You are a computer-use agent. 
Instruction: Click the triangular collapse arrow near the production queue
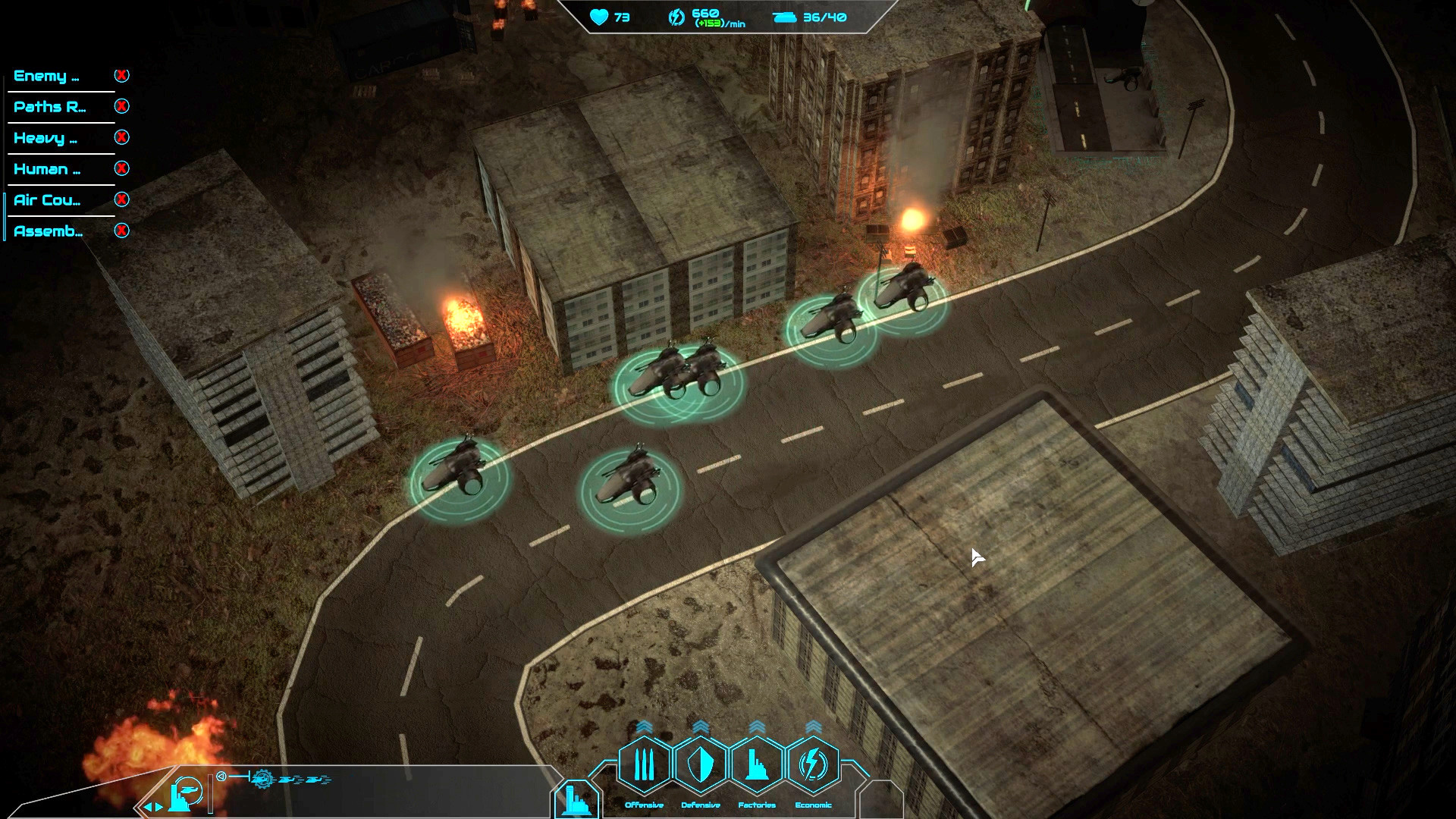221,776
